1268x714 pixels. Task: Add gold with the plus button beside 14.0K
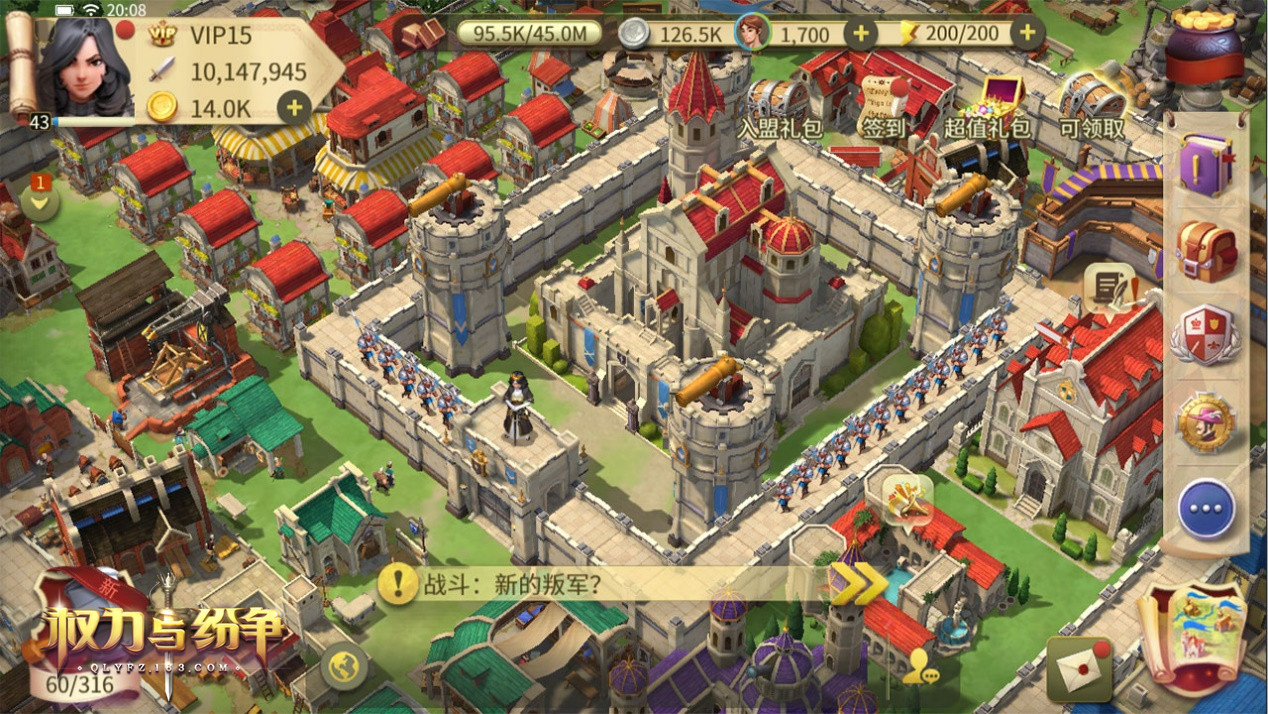[x=293, y=107]
